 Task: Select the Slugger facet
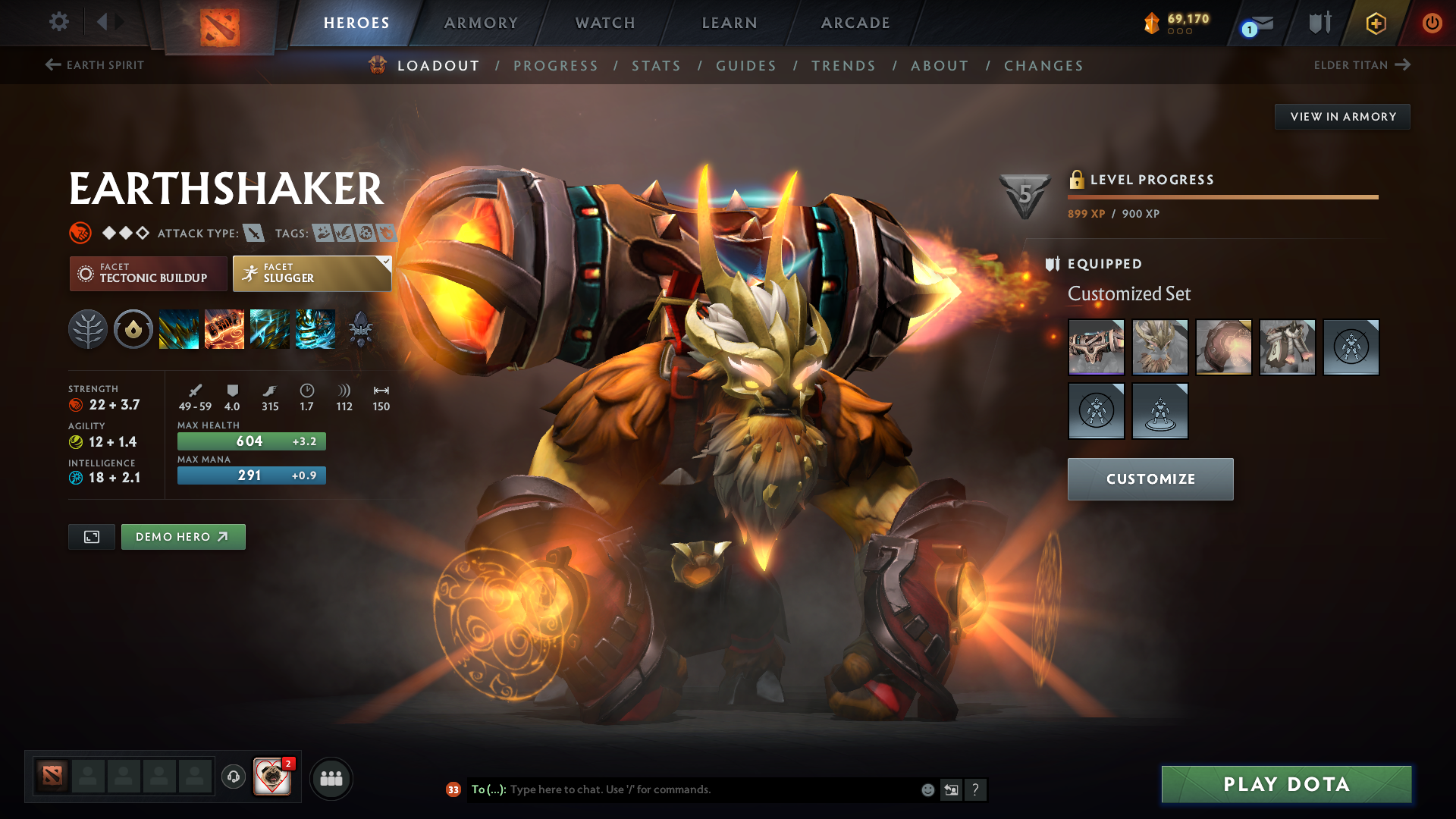(x=312, y=273)
